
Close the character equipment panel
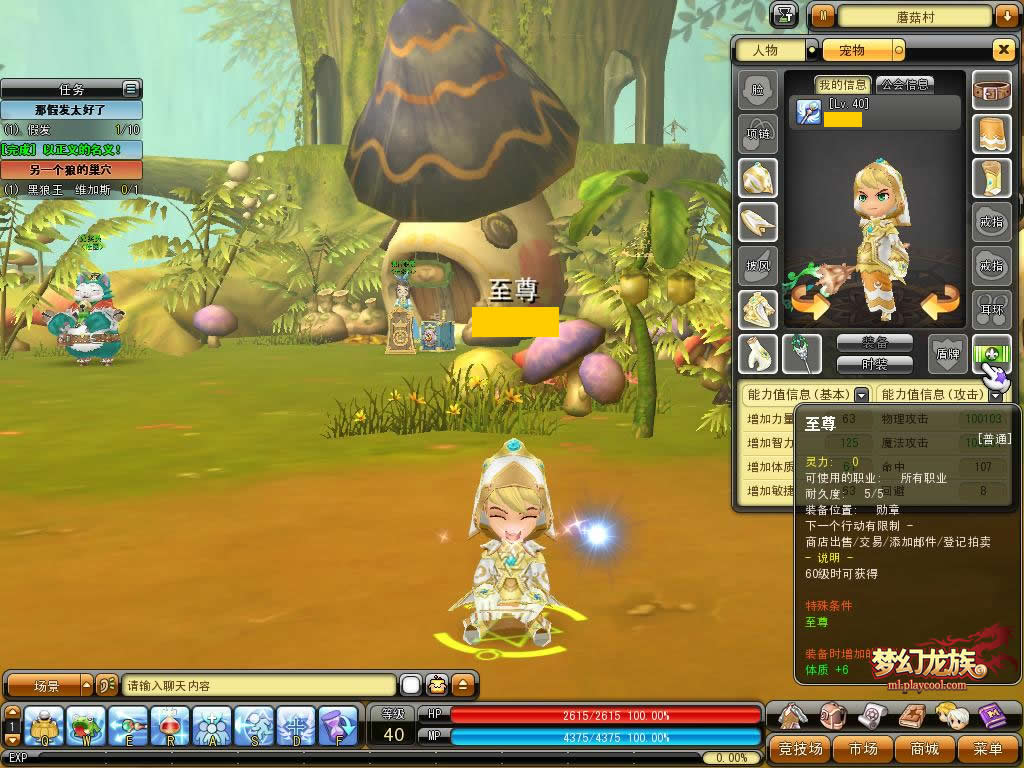pyautogui.click(x=1003, y=50)
